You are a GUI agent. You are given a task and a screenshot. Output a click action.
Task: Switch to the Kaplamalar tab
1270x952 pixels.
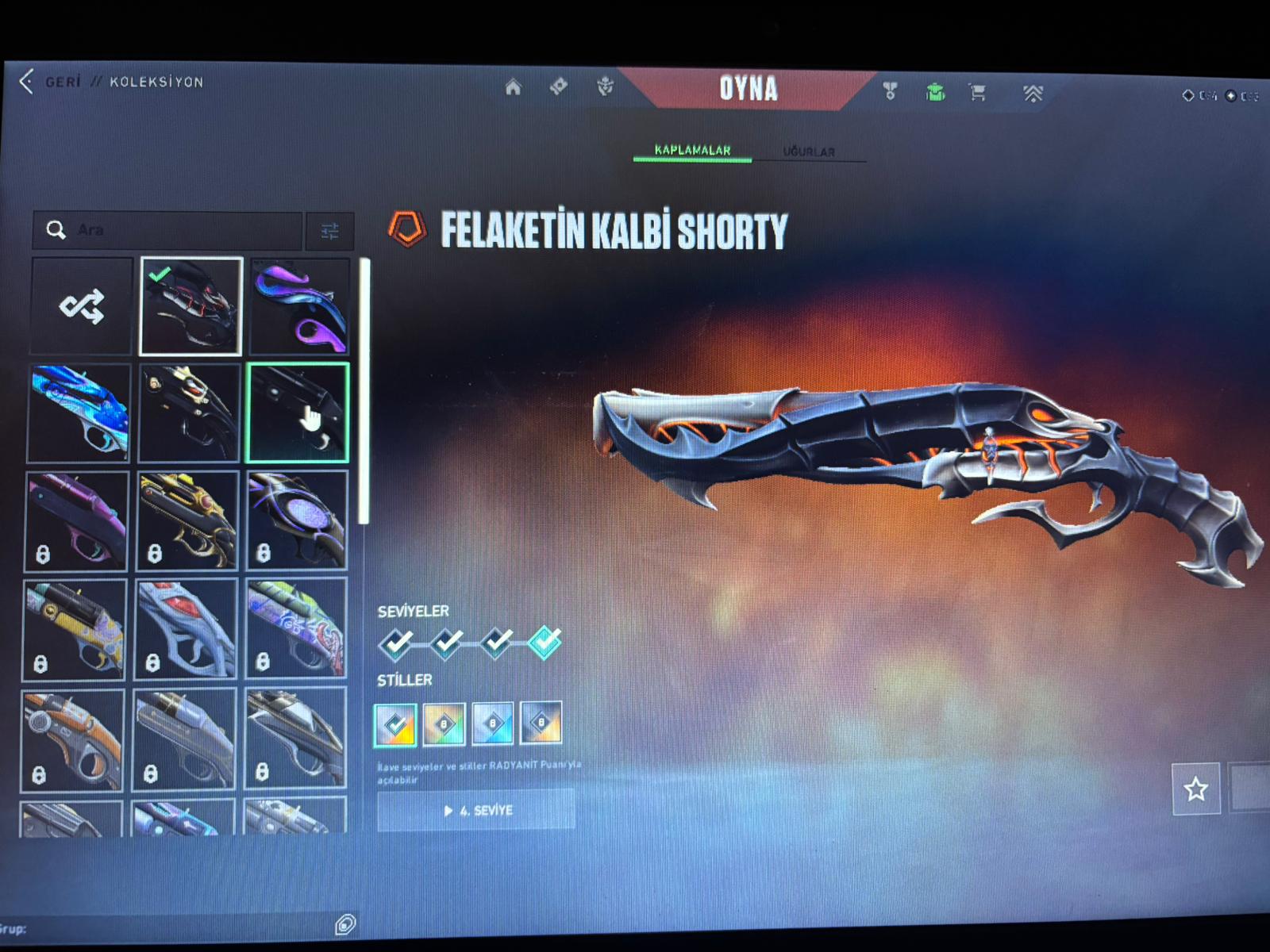tap(692, 150)
